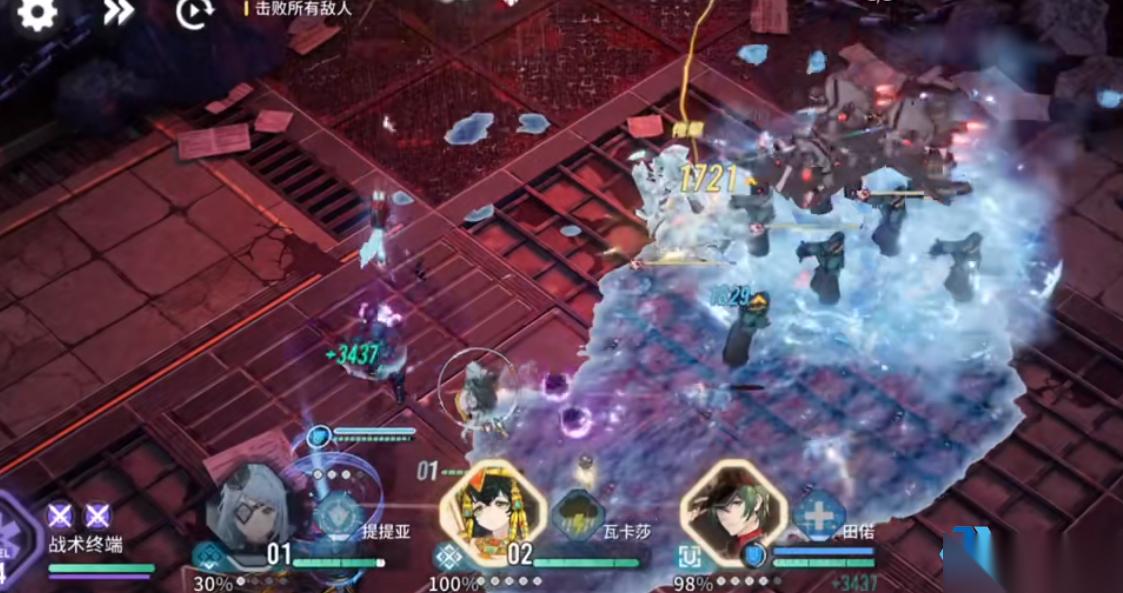Toggle the double-arrow speed-up button
Screen dimensions: 1123x593
pyautogui.click(x=118, y=12)
